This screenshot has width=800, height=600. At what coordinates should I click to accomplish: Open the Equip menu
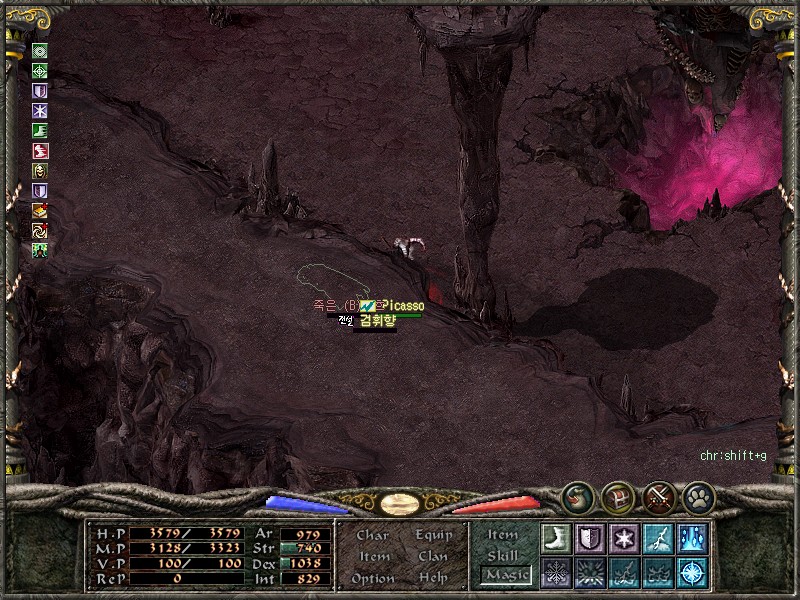tap(434, 535)
